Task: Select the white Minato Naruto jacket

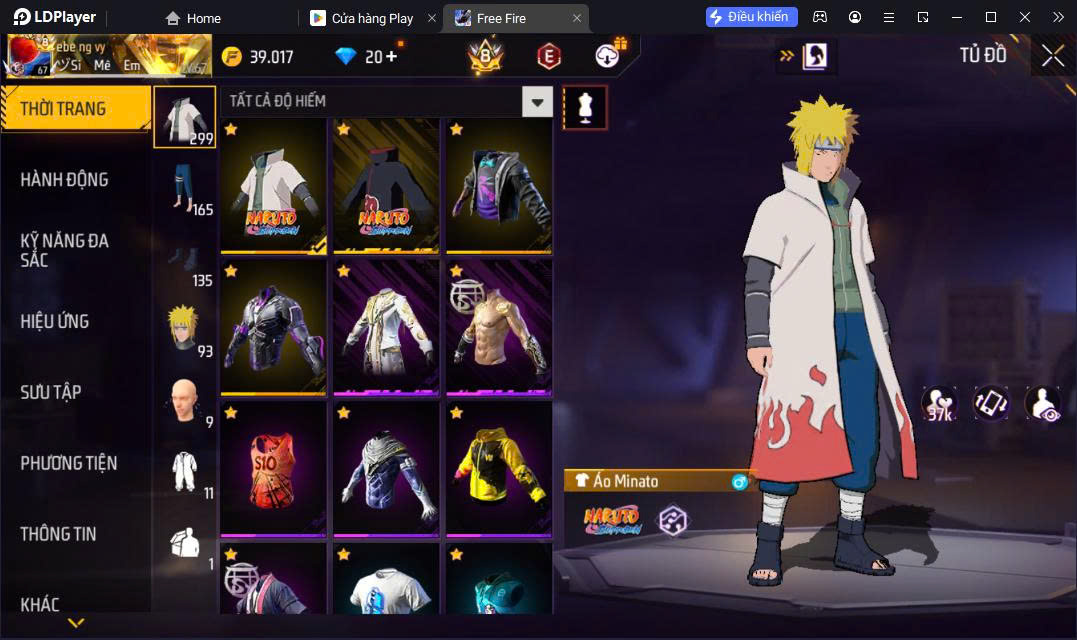Action: click(x=274, y=186)
